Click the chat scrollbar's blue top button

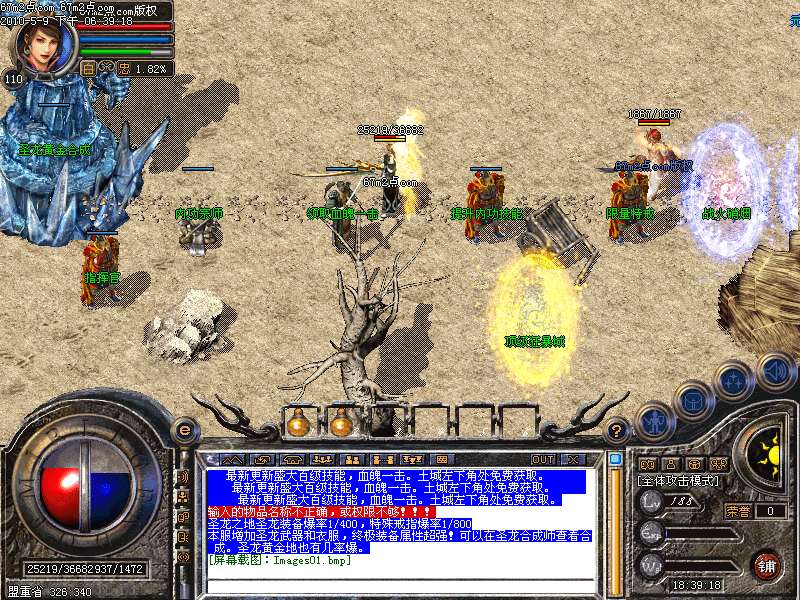coord(616,460)
